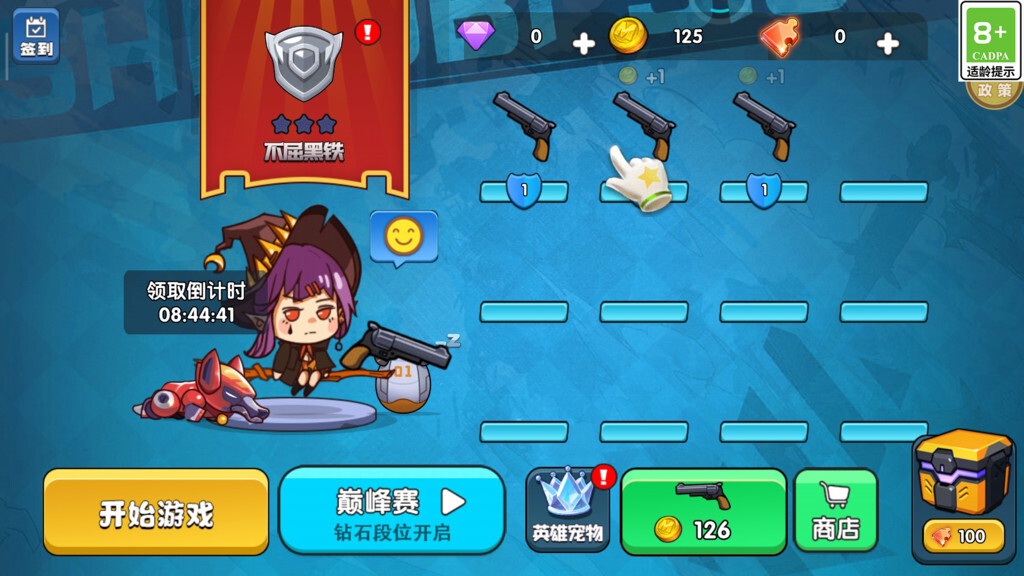Enter the 巅峰赛 peak tournament
Screen dimensions: 1024x576
392,511
